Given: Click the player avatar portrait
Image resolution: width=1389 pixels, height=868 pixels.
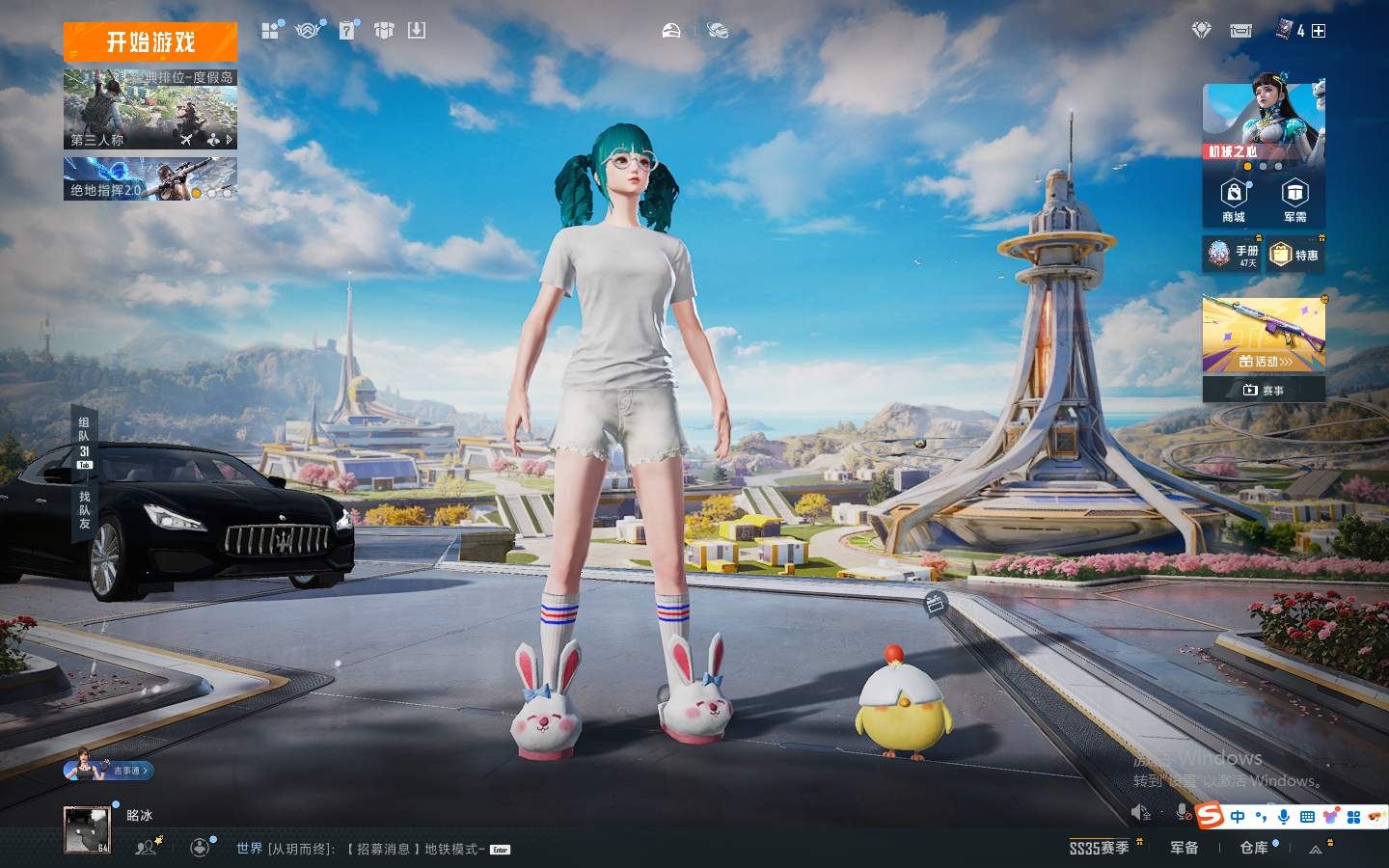Looking at the screenshot, I should click(x=87, y=830).
